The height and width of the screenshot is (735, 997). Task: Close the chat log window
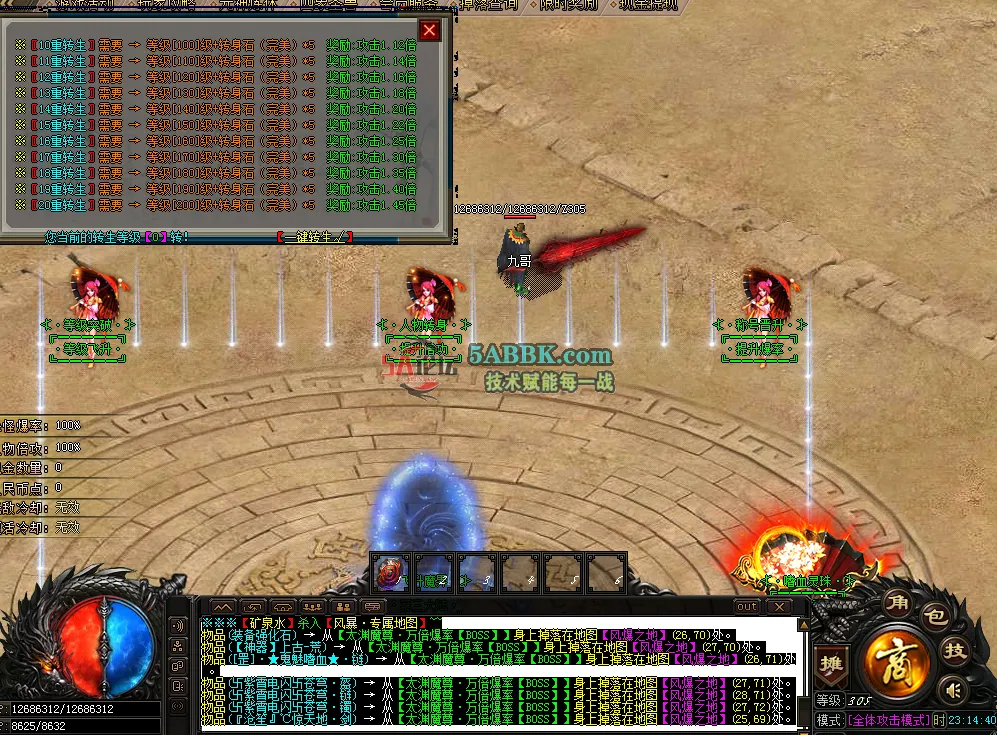778,607
